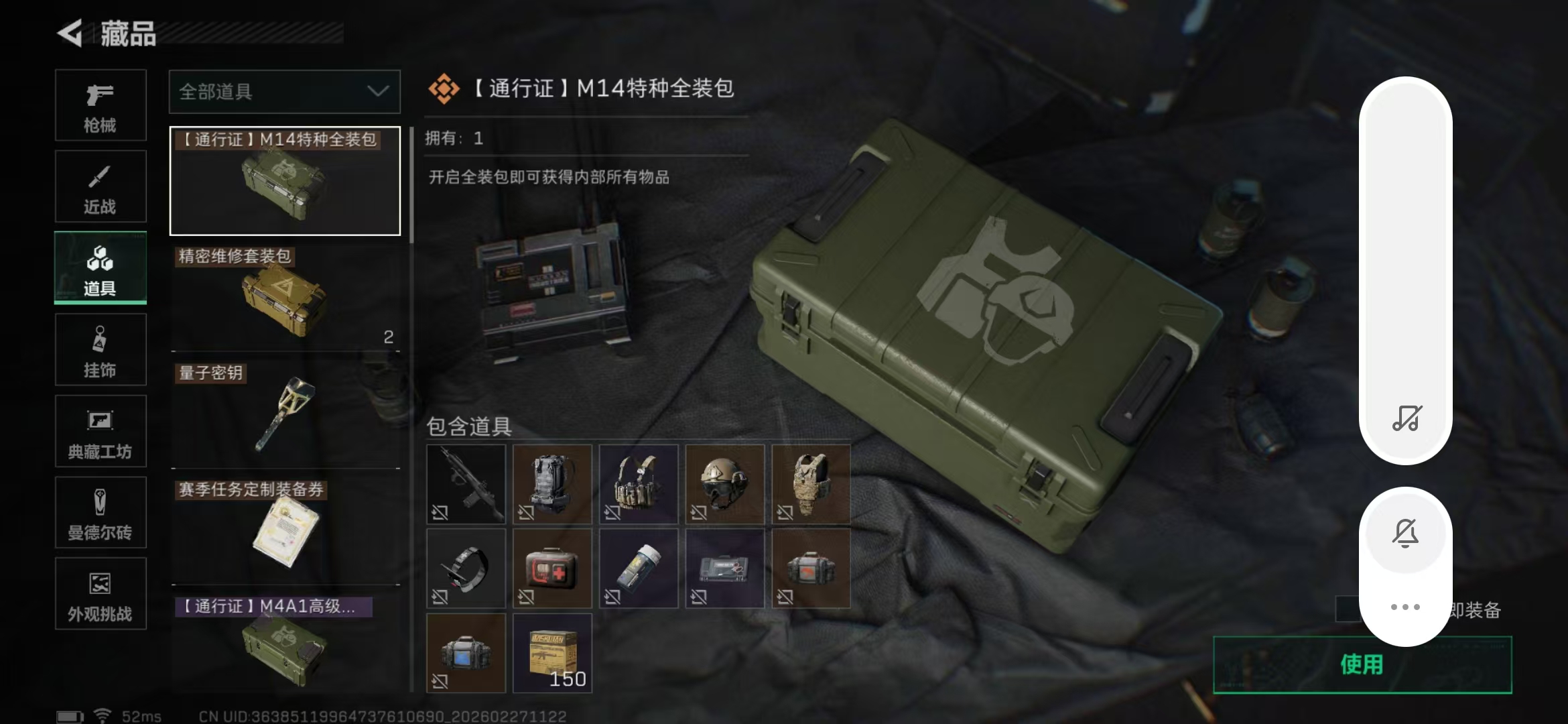Click the medical kit icon in included items

tap(551, 568)
